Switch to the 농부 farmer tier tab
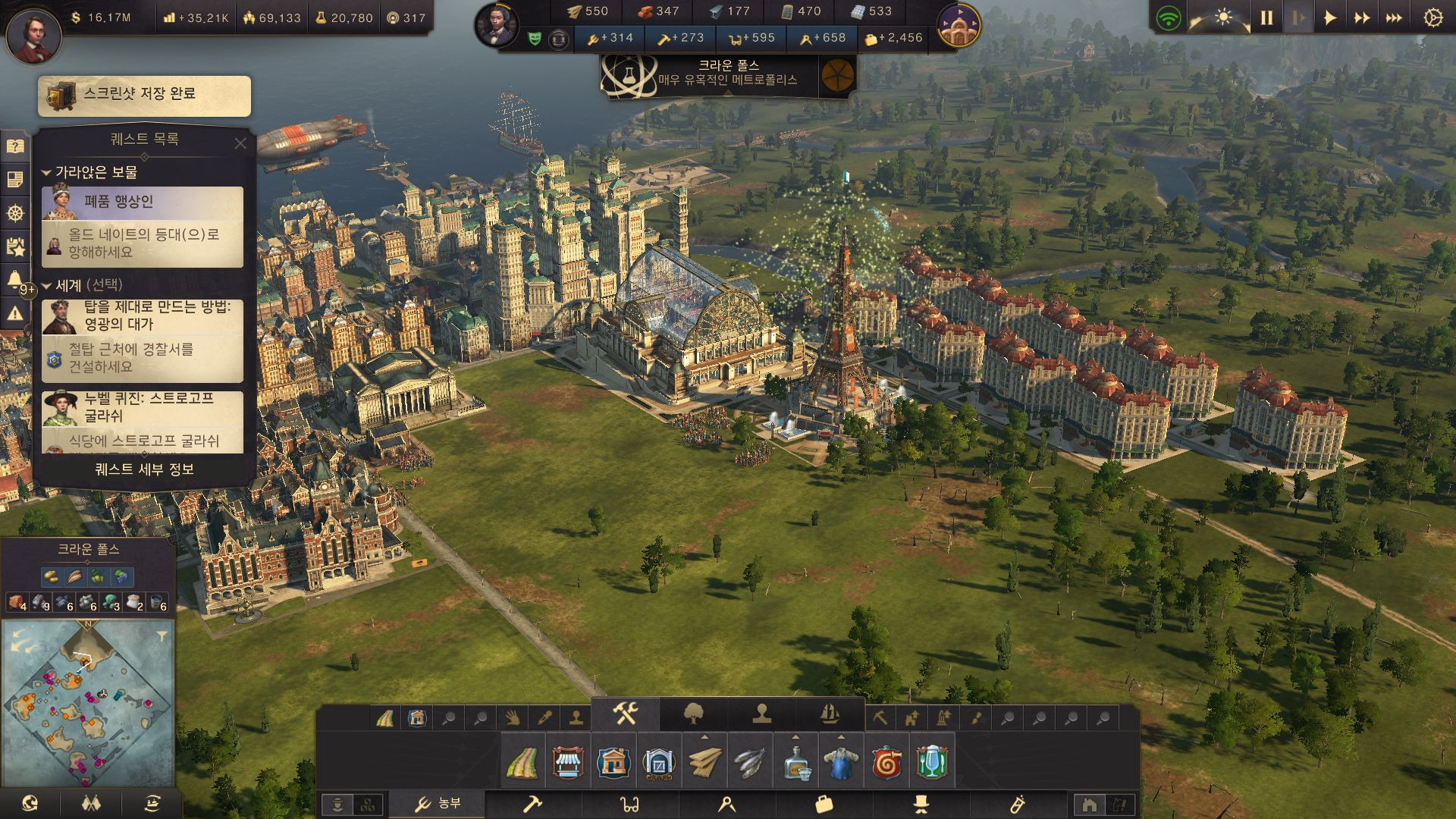This screenshot has width=1456, height=819. [438, 804]
